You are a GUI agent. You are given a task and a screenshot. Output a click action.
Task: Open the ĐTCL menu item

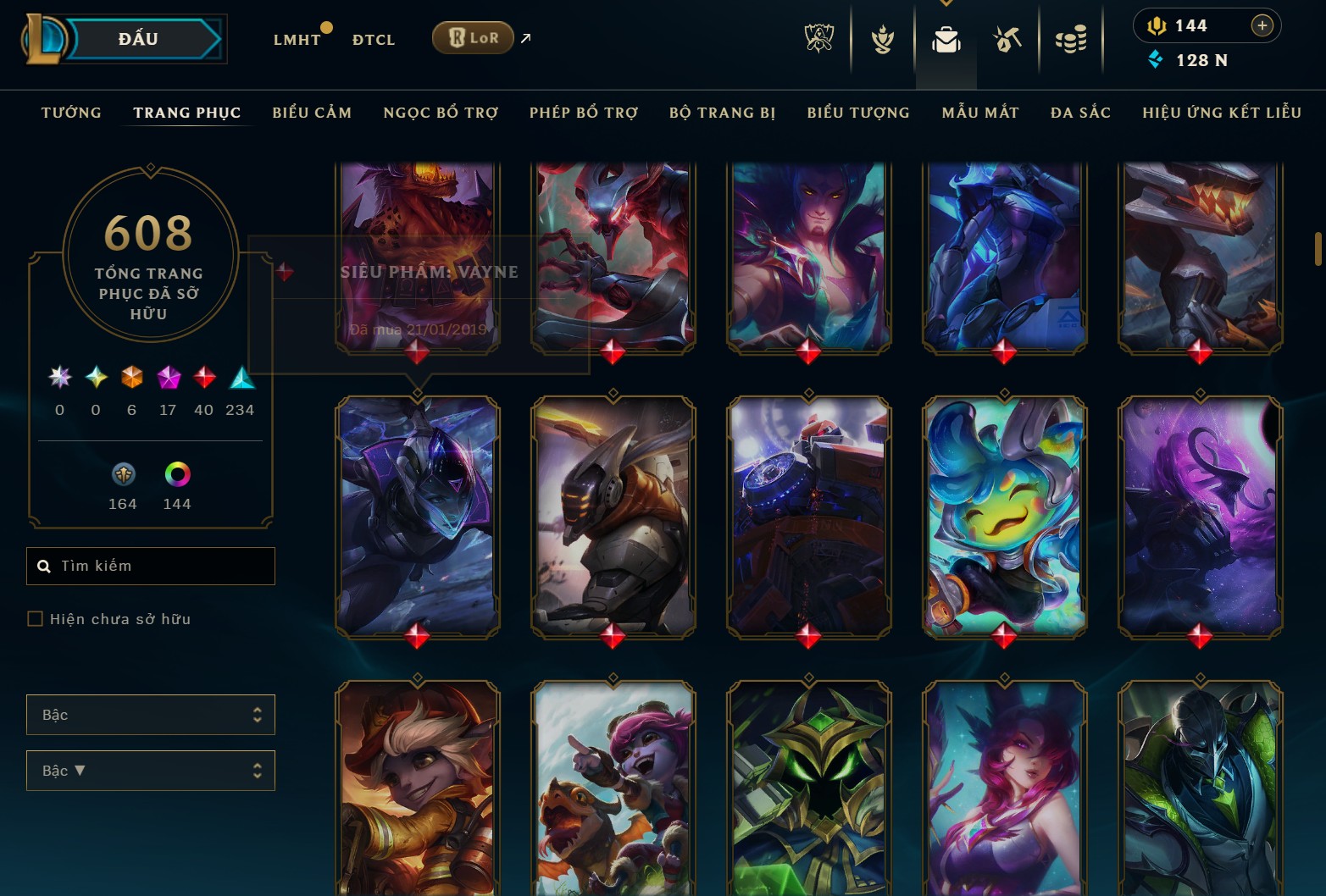(x=373, y=39)
